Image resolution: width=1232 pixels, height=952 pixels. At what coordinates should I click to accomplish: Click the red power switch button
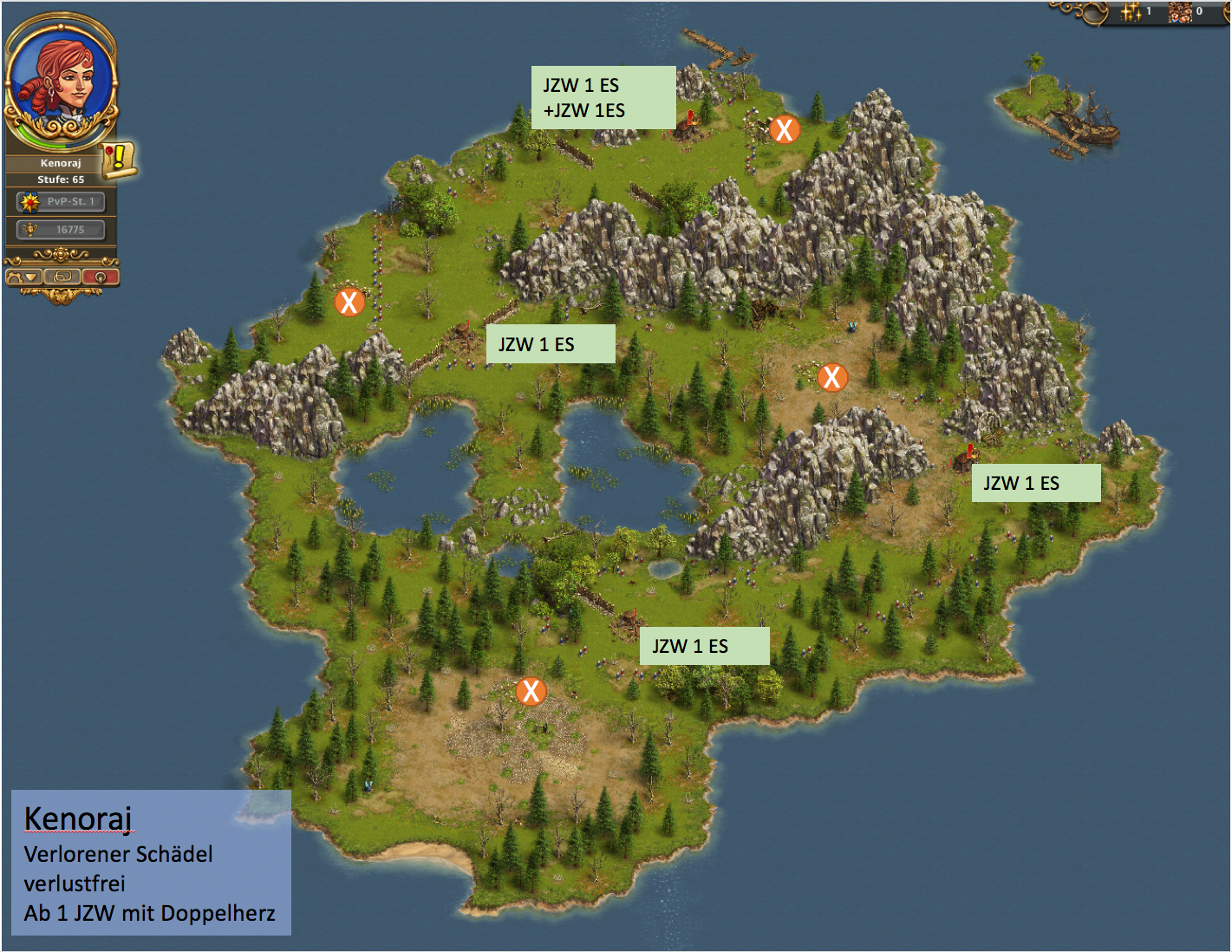pyautogui.click(x=100, y=277)
